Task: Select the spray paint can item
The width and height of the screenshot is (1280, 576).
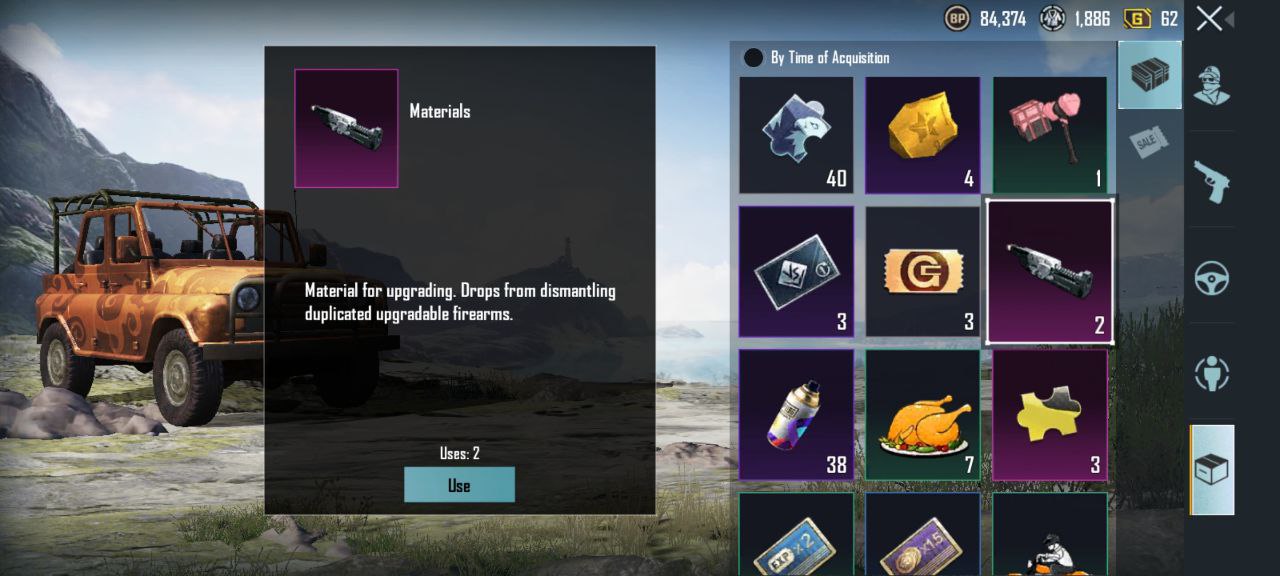Action: coord(796,414)
